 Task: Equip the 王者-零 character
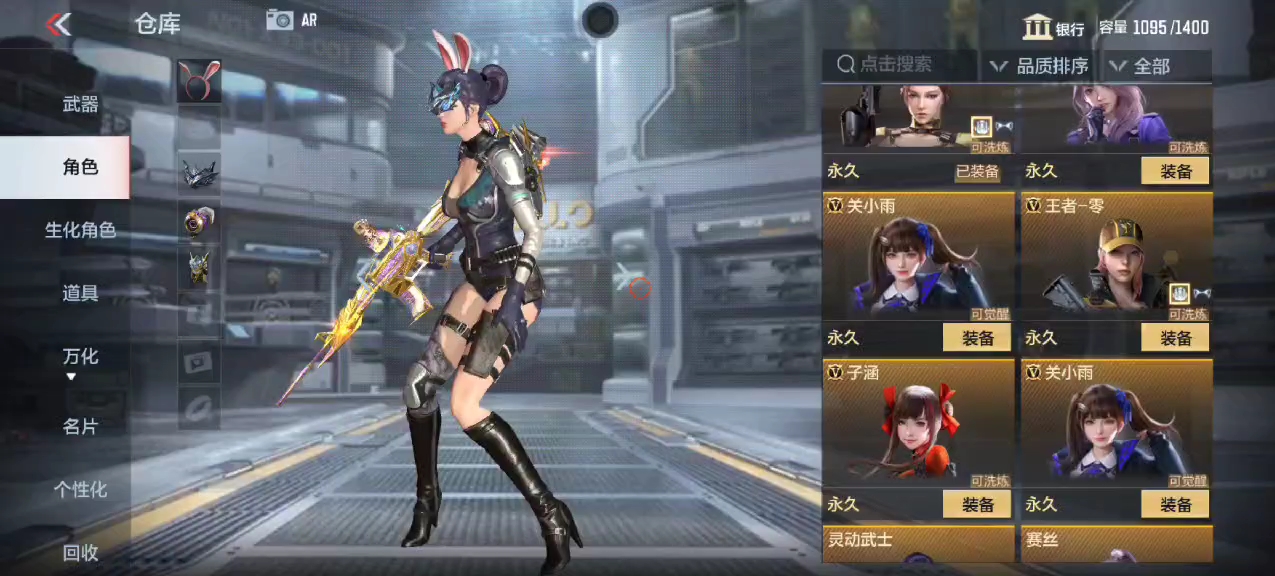point(1175,338)
